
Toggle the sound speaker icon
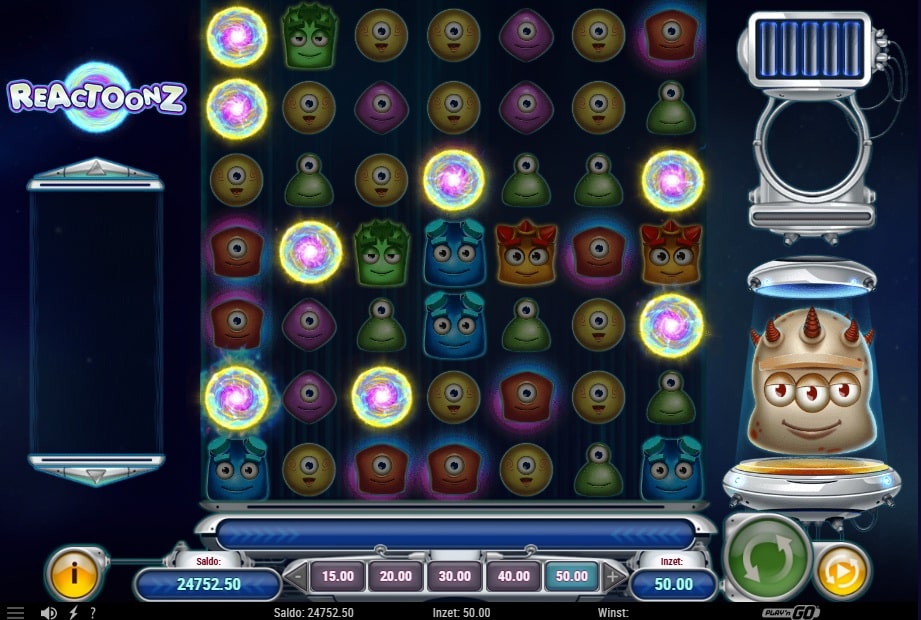pos(48,612)
